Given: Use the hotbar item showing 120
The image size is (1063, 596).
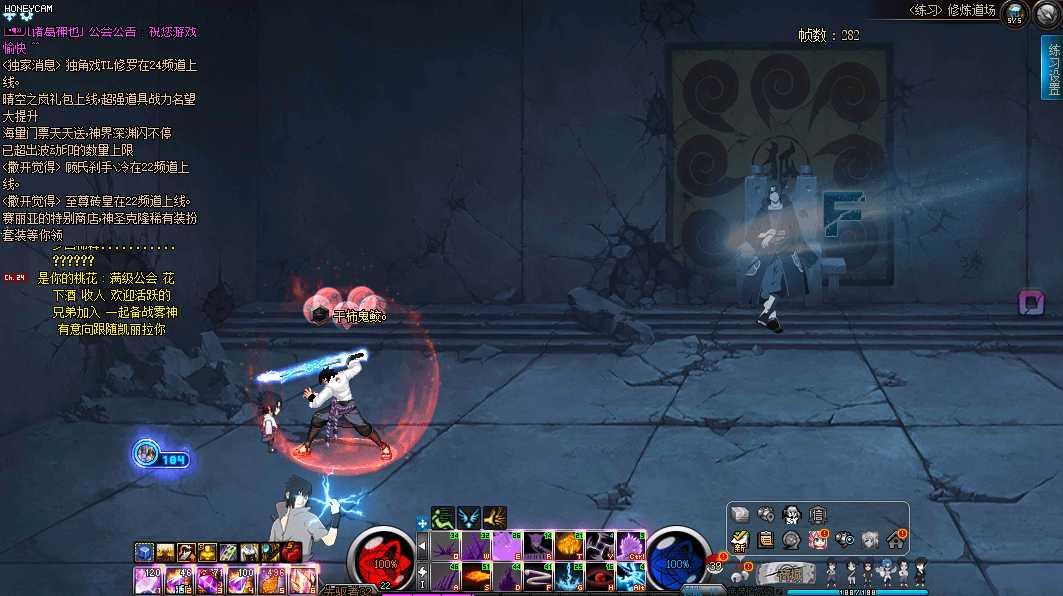Looking at the screenshot, I should click(x=148, y=580).
